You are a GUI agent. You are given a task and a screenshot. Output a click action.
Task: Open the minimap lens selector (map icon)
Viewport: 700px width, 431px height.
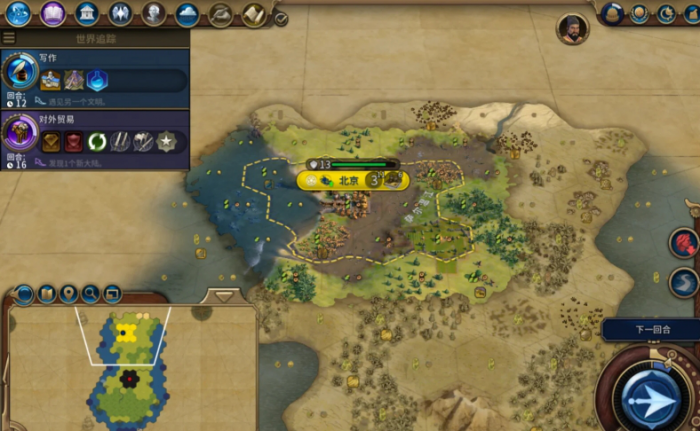[46, 294]
